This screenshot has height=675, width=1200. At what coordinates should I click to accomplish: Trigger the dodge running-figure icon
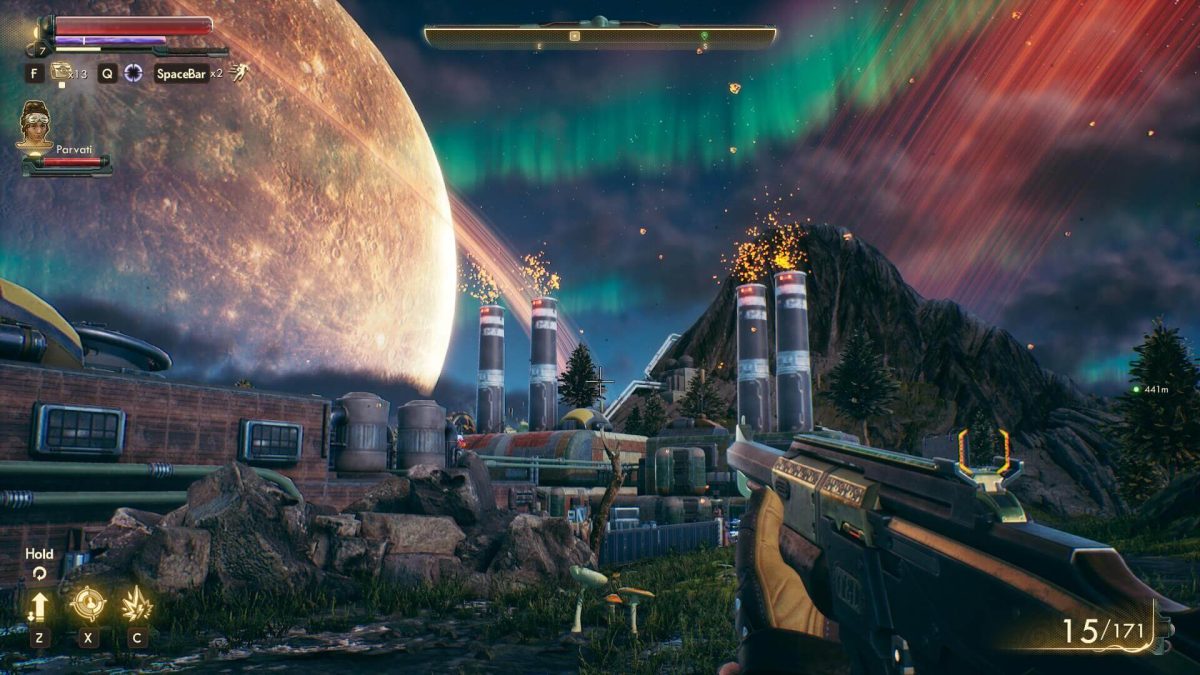coord(238,72)
